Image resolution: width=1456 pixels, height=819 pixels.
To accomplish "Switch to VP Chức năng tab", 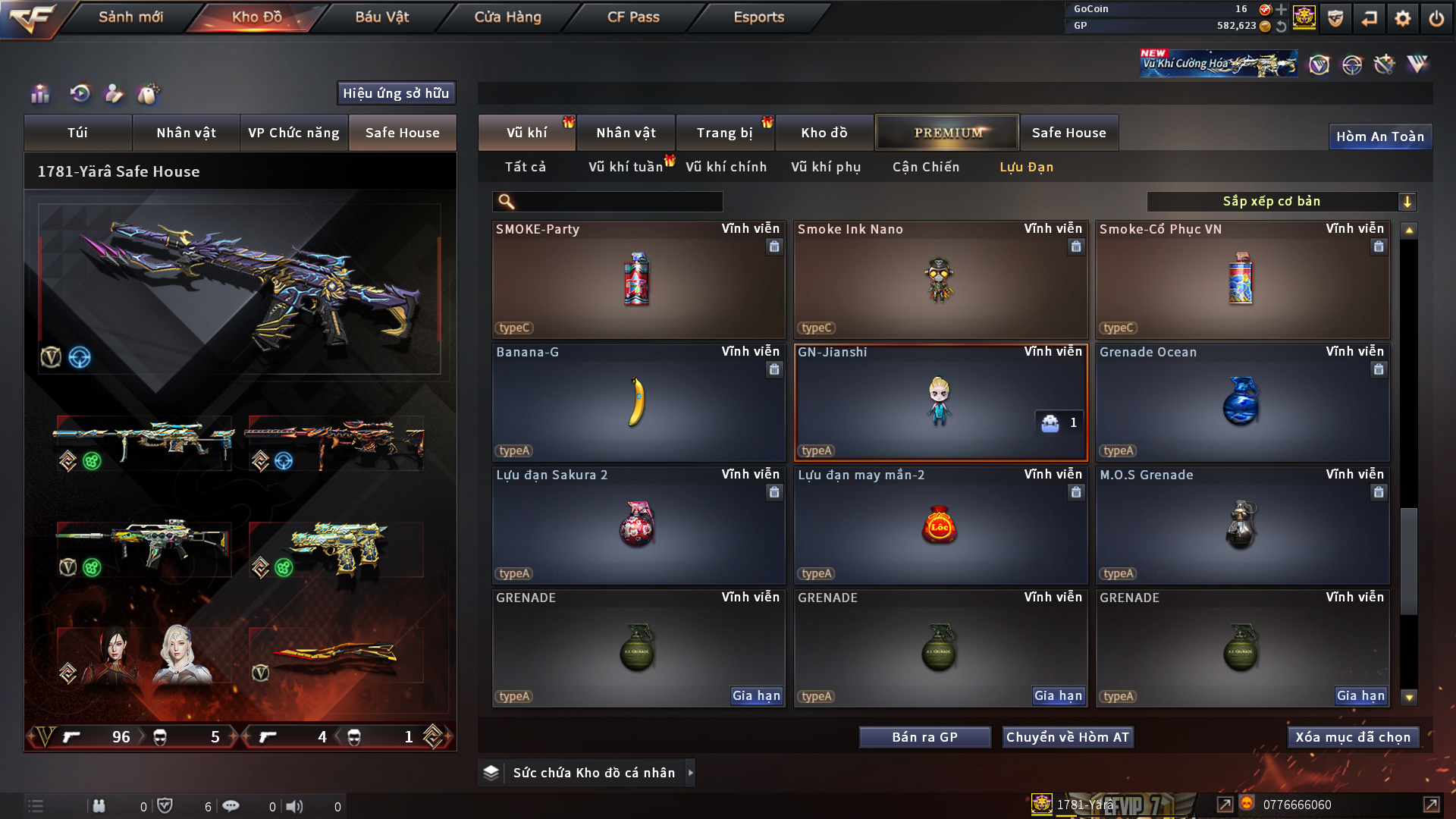I will click(293, 133).
